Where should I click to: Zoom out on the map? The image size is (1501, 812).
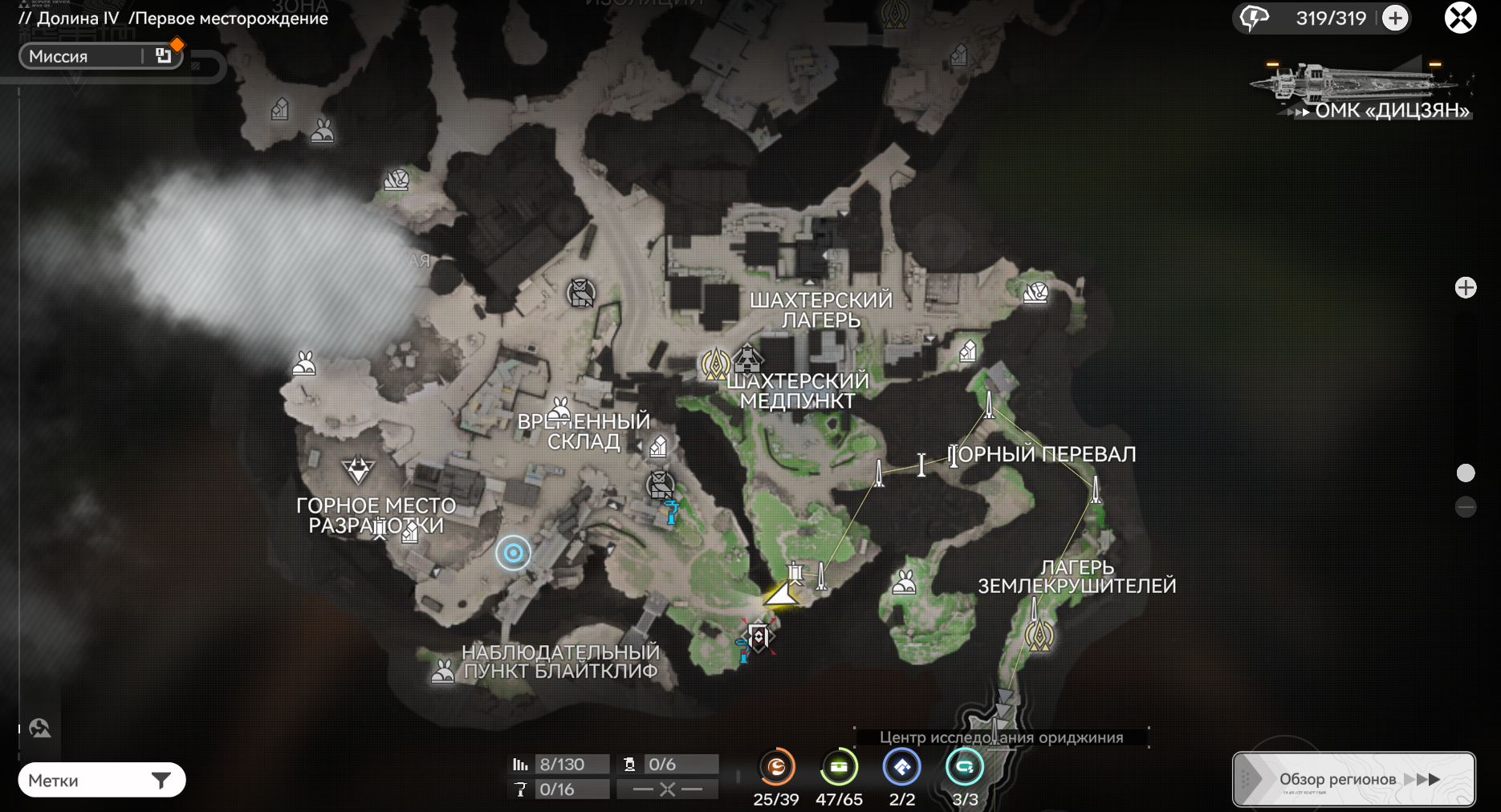1466,507
